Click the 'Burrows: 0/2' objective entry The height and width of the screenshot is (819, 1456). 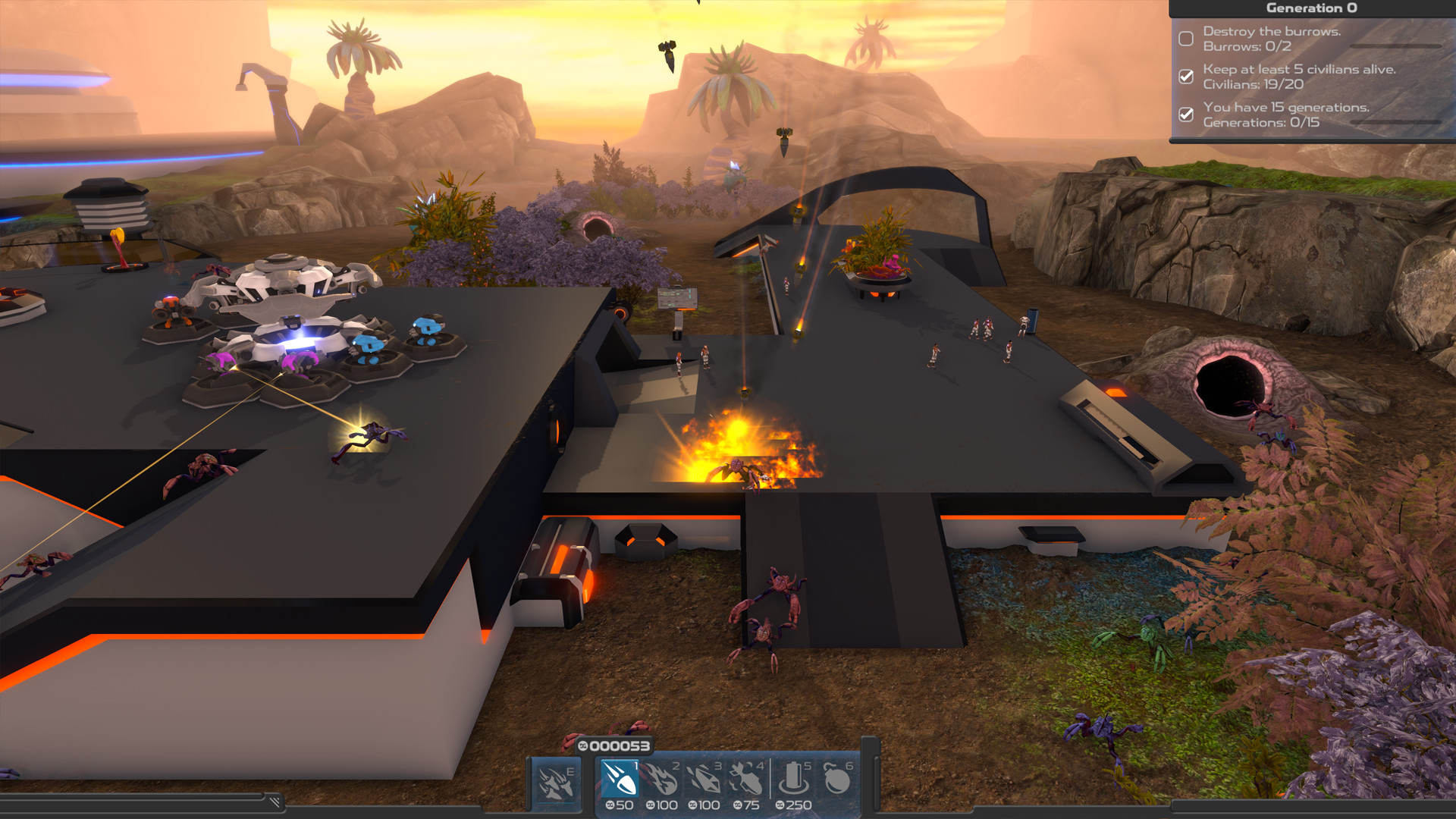click(1247, 46)
